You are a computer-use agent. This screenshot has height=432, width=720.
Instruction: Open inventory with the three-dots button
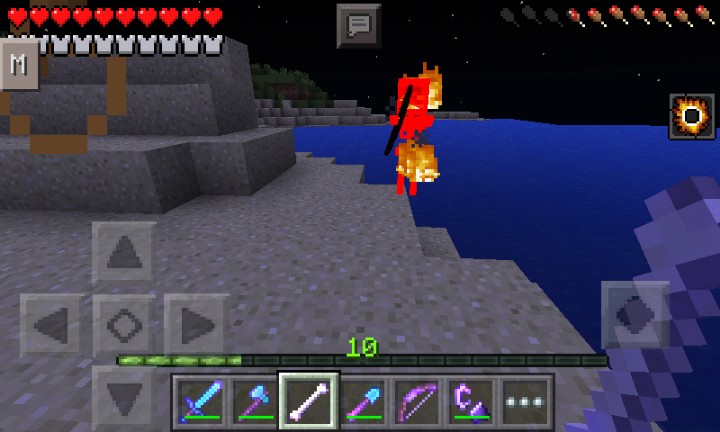[524, 402]
